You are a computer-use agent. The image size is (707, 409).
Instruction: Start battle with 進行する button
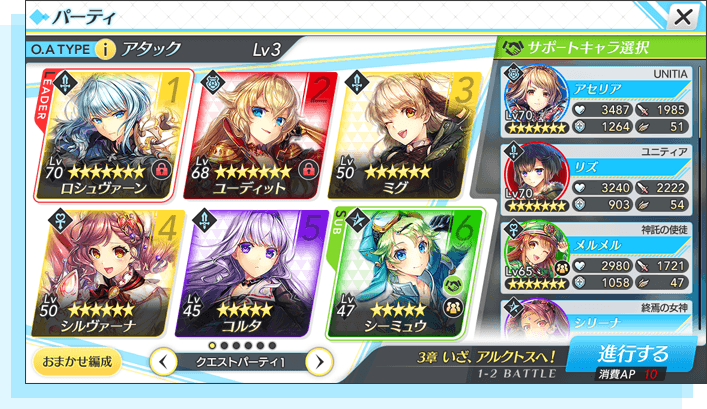point(632,358)
